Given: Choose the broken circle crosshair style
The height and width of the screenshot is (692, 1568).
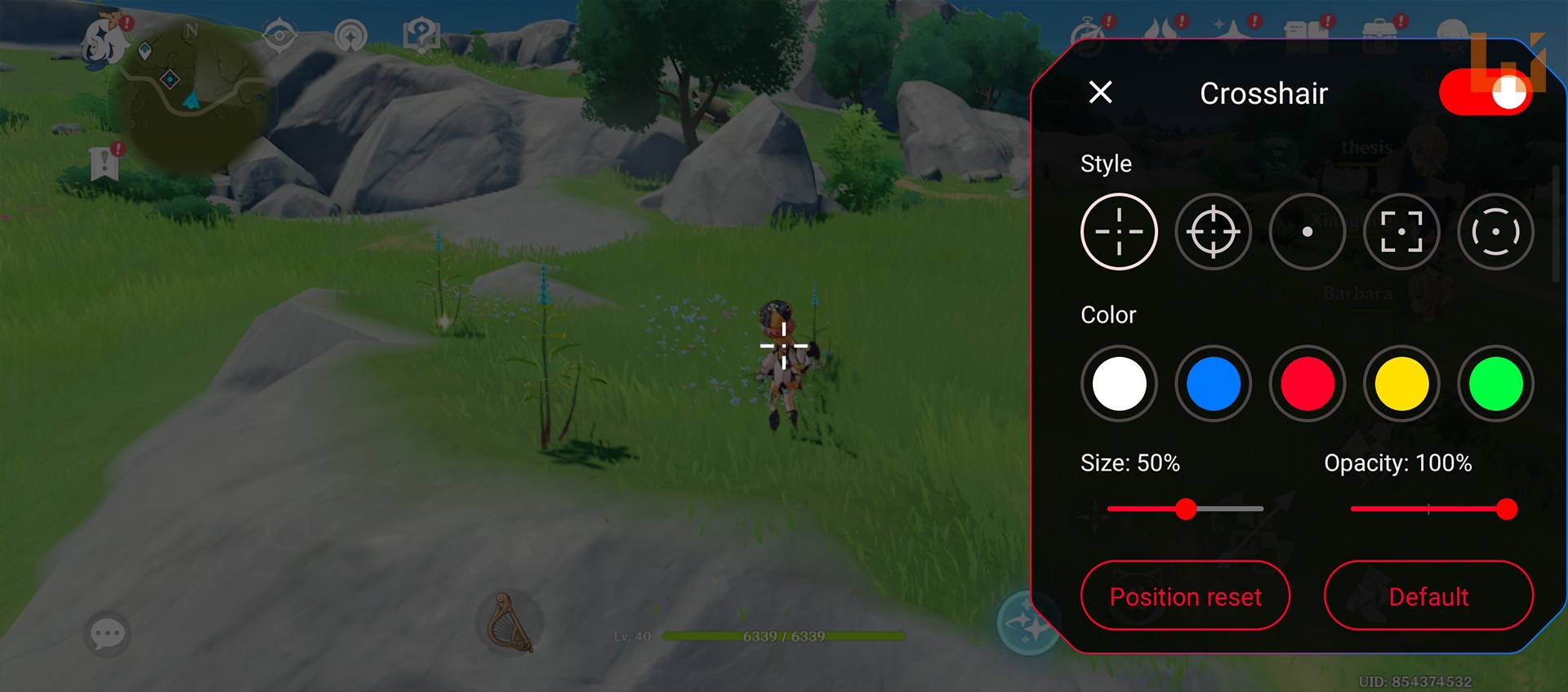Looking at the screenshot, I should (1495, 232).
